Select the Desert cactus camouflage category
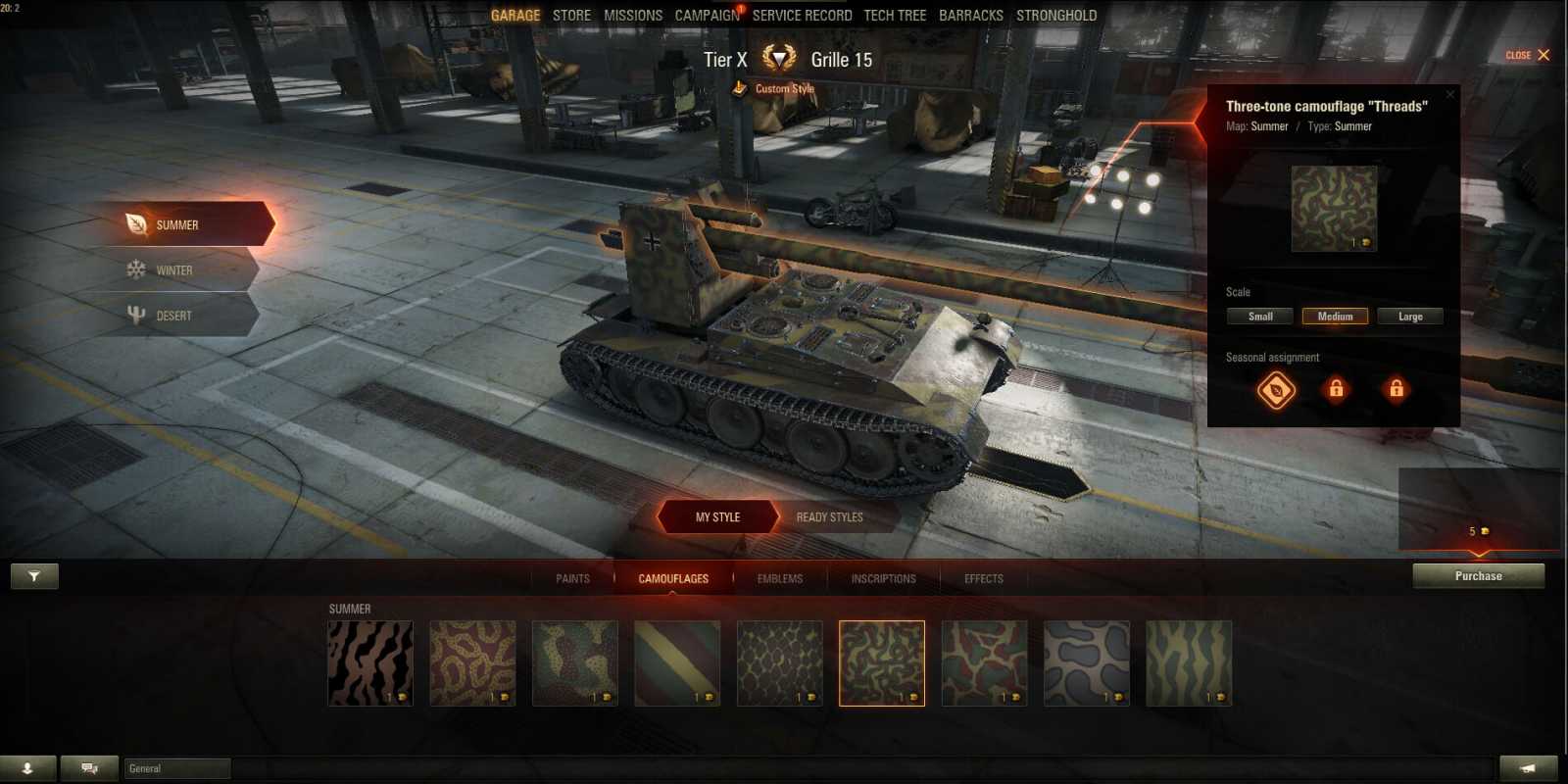 pos(136,315)
